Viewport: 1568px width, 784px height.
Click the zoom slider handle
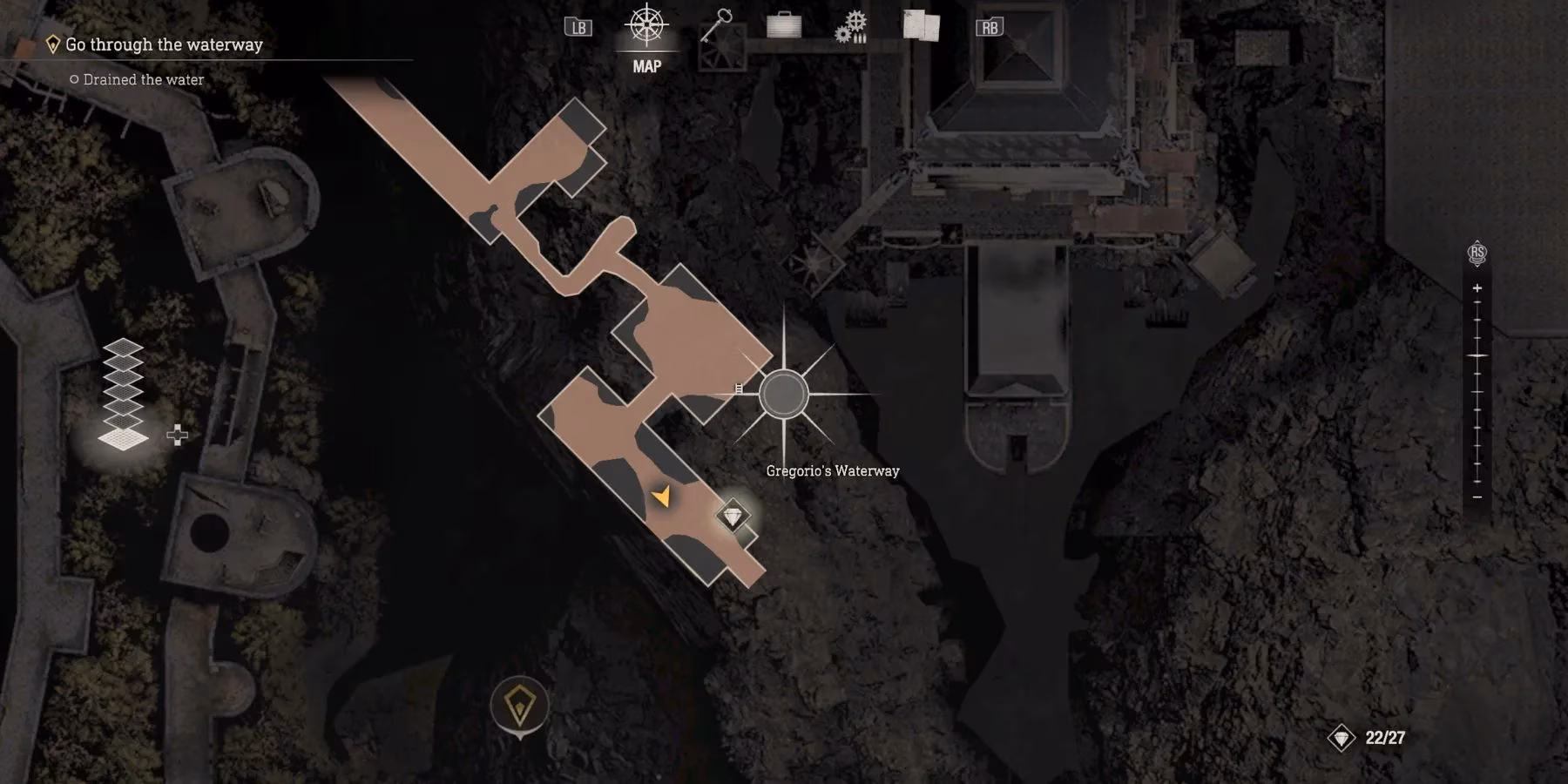point(1477,356)
